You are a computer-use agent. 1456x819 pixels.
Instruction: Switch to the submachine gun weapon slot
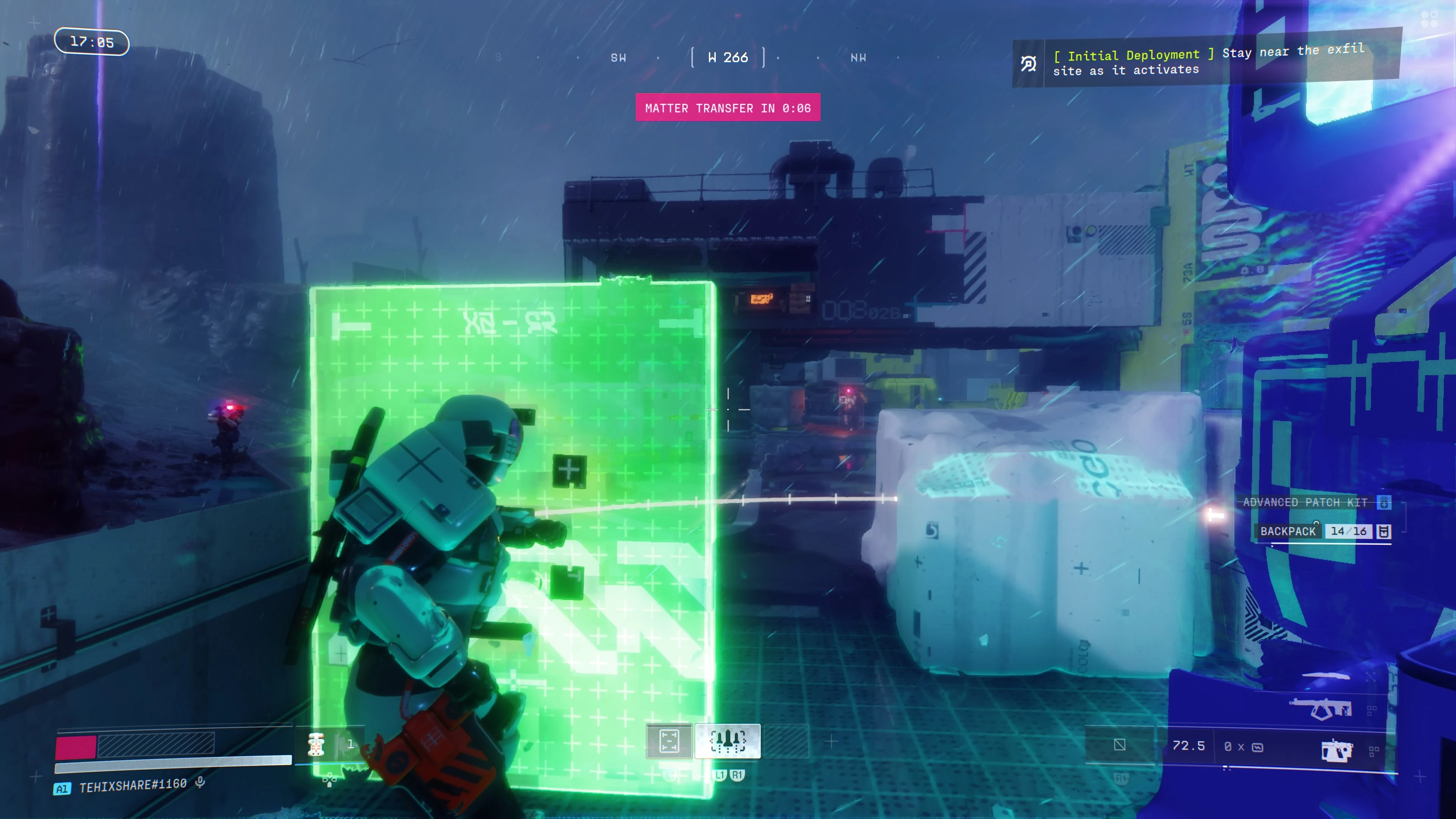pyautogui.click(x=1320, y=708)
